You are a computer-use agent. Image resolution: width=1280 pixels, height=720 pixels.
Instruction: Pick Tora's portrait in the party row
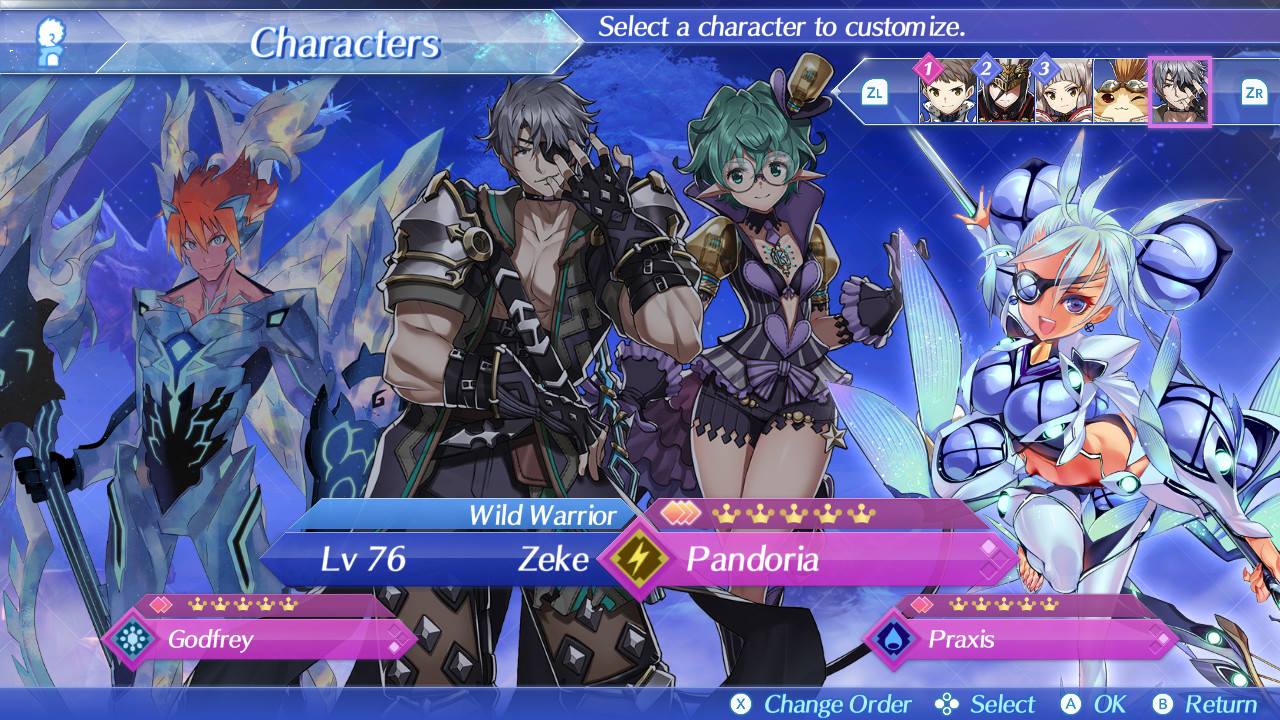coord(1121,93)
